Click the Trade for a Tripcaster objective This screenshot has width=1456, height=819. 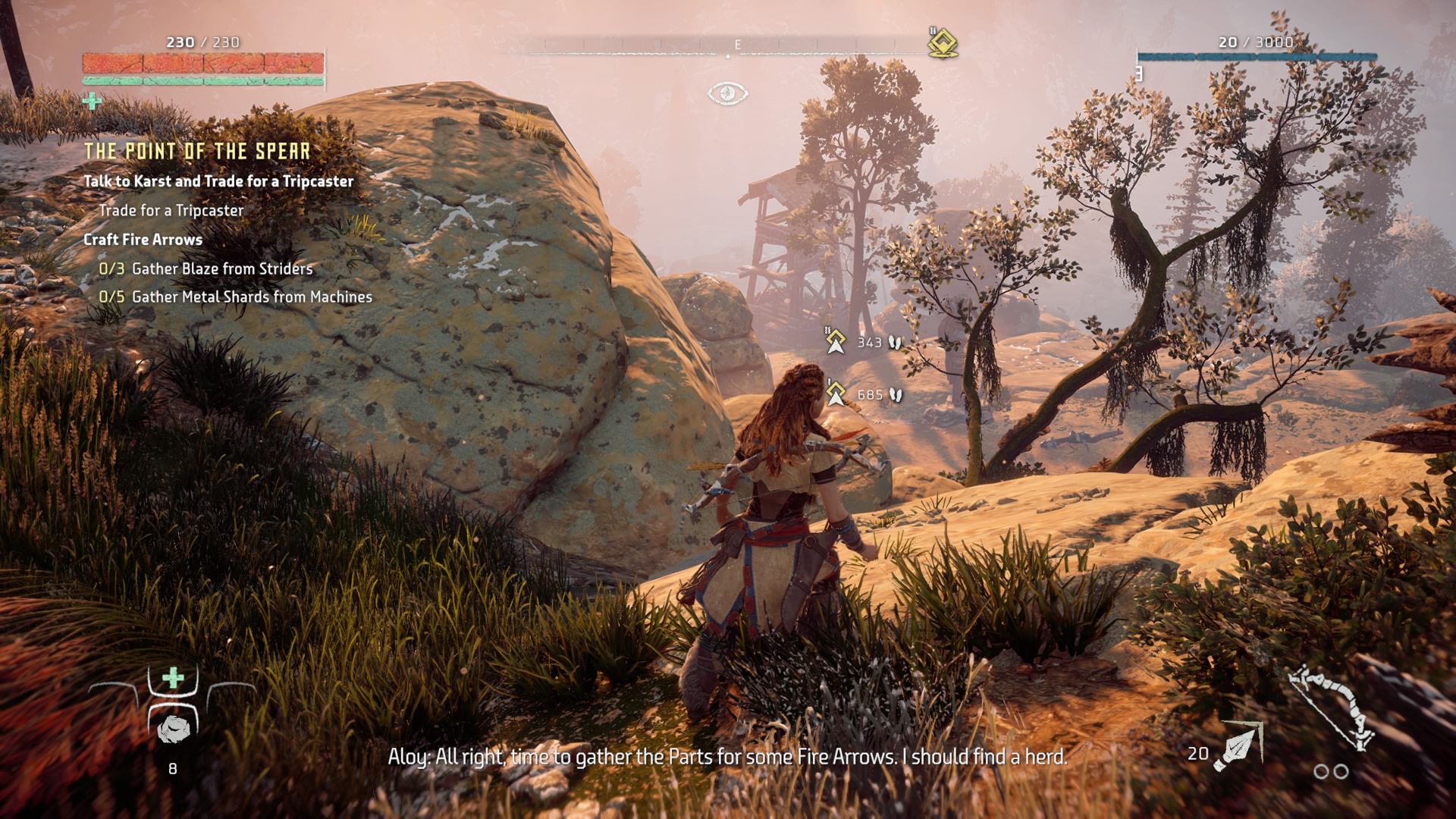pos(171,210)
